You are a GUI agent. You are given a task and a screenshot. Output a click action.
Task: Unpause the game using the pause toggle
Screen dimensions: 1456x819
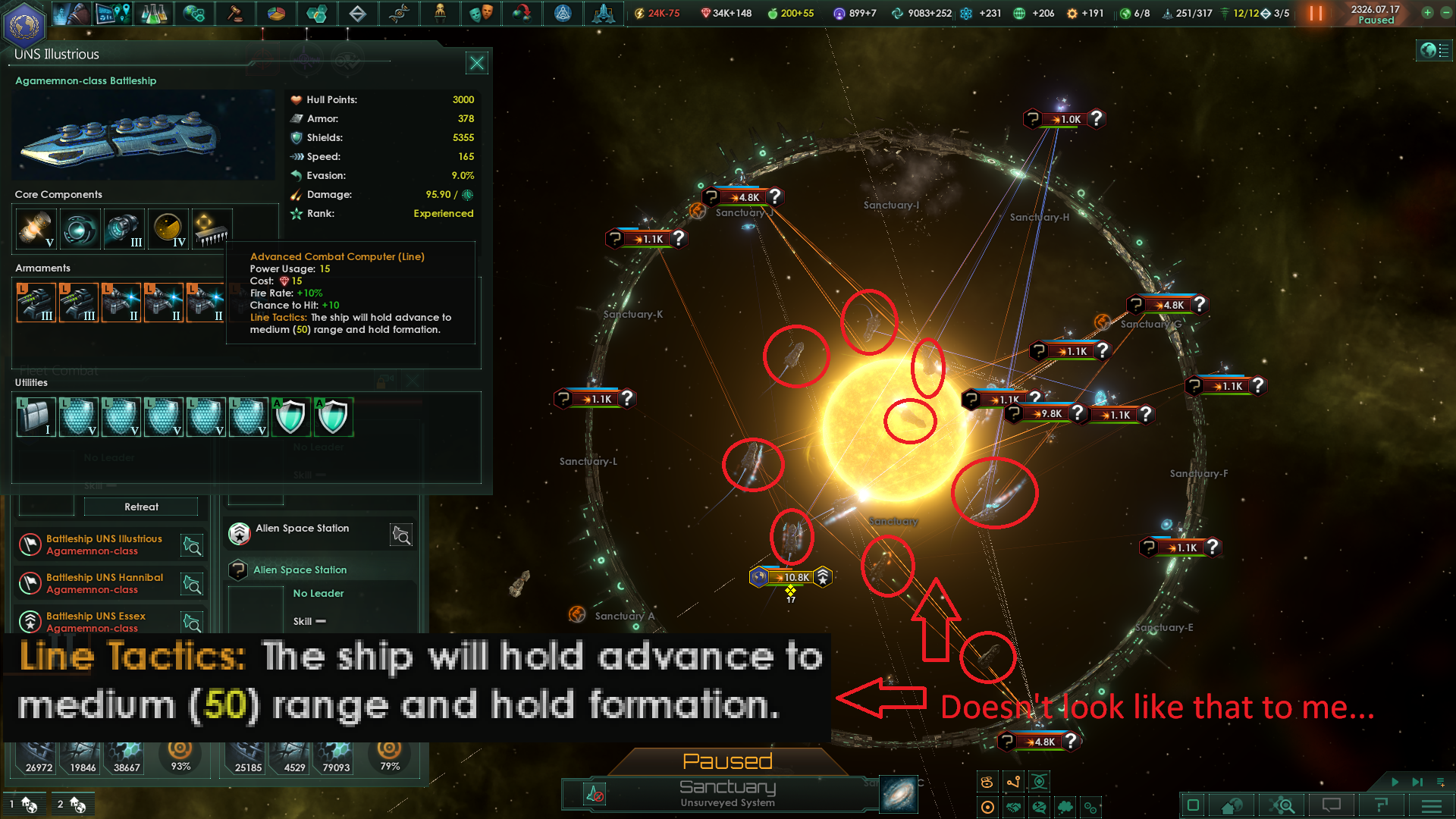1316,13
